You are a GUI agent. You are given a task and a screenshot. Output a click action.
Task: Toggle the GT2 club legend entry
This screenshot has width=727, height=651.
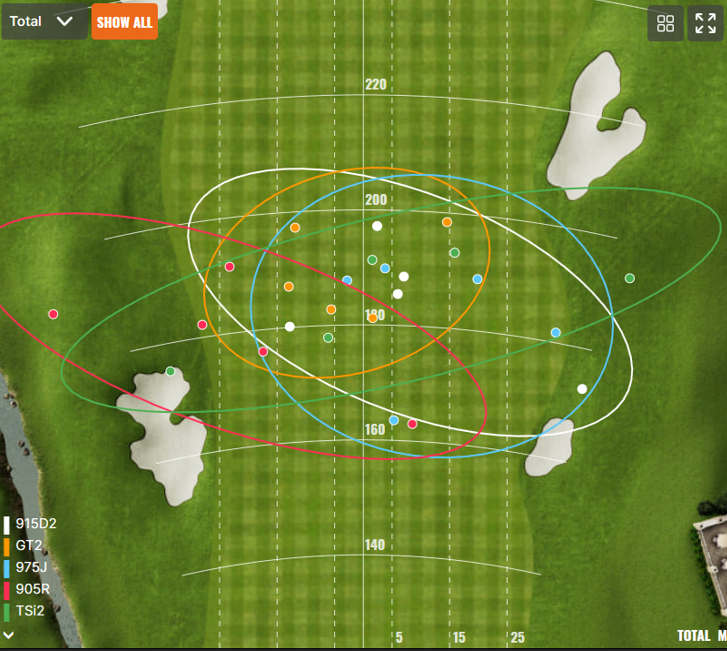tap(28, 546)
